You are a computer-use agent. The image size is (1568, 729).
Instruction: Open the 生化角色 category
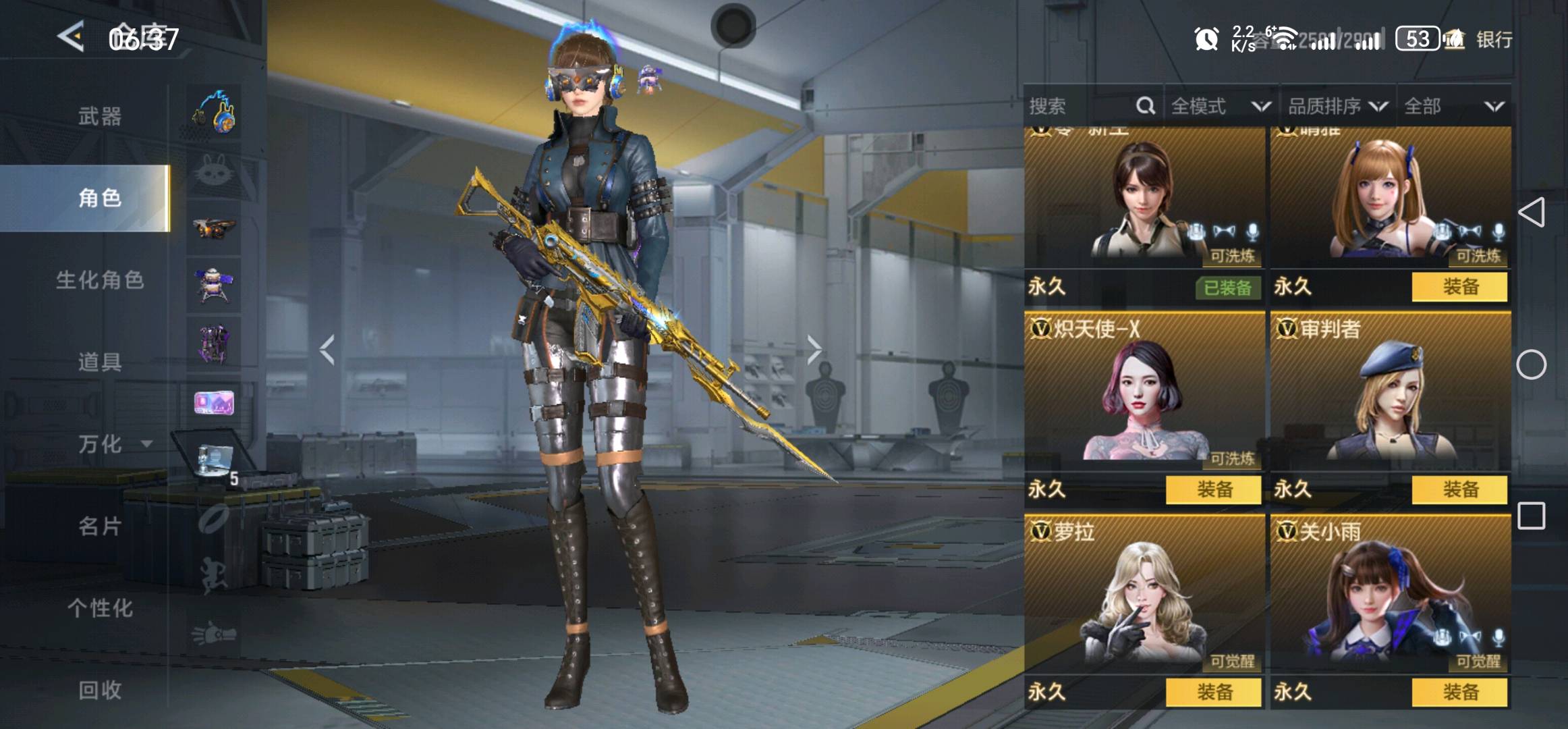tap(100, 280)
